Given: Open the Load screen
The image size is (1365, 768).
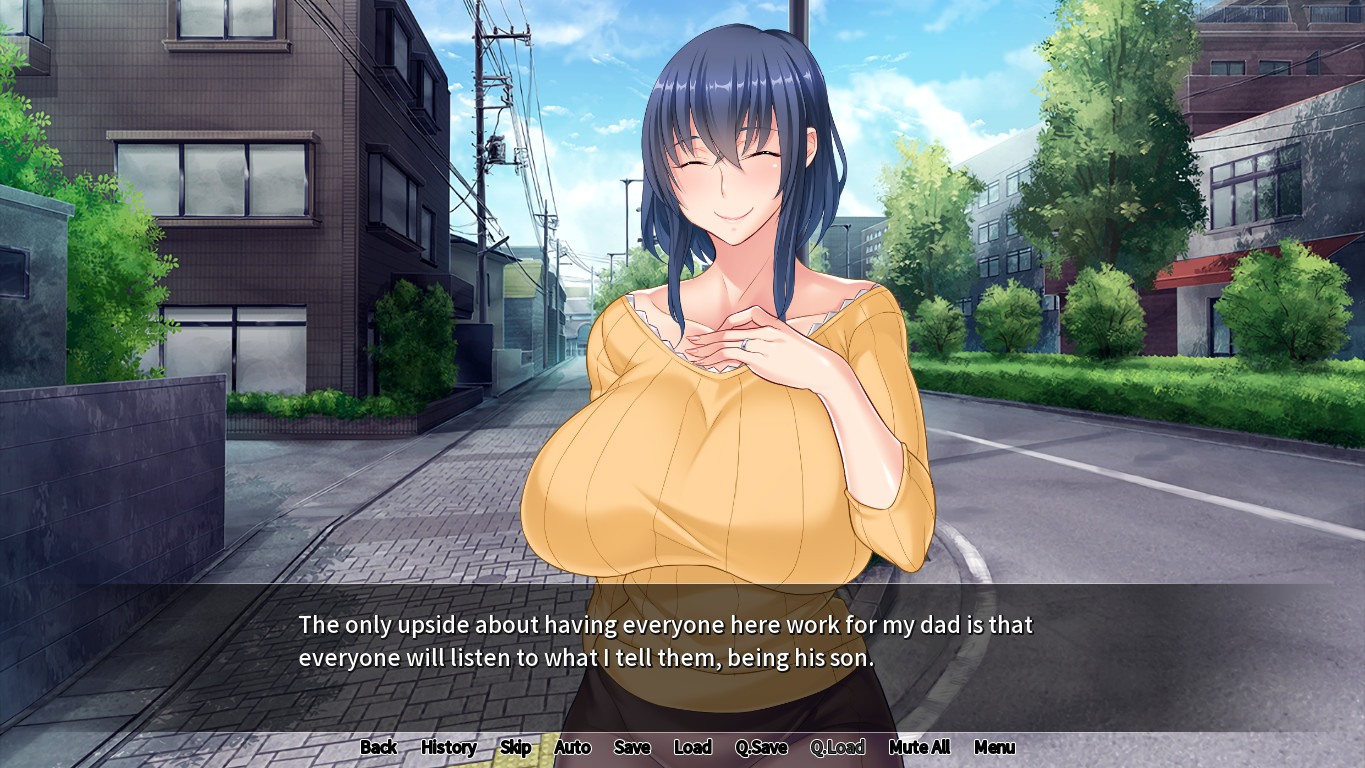Looking at the screenshot, I should click(x=692, y=747).
